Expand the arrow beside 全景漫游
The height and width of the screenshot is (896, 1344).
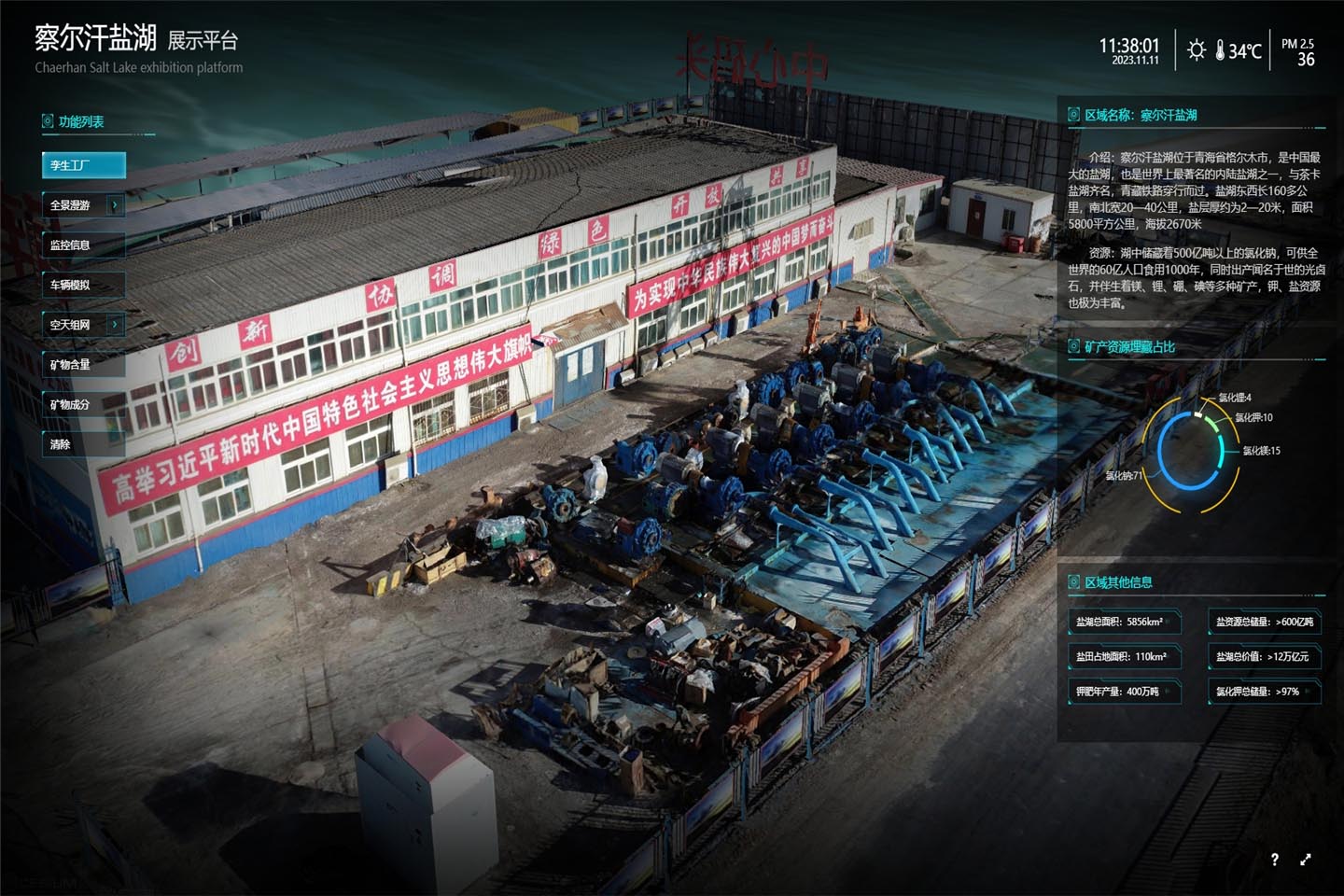tap(115, 205)
